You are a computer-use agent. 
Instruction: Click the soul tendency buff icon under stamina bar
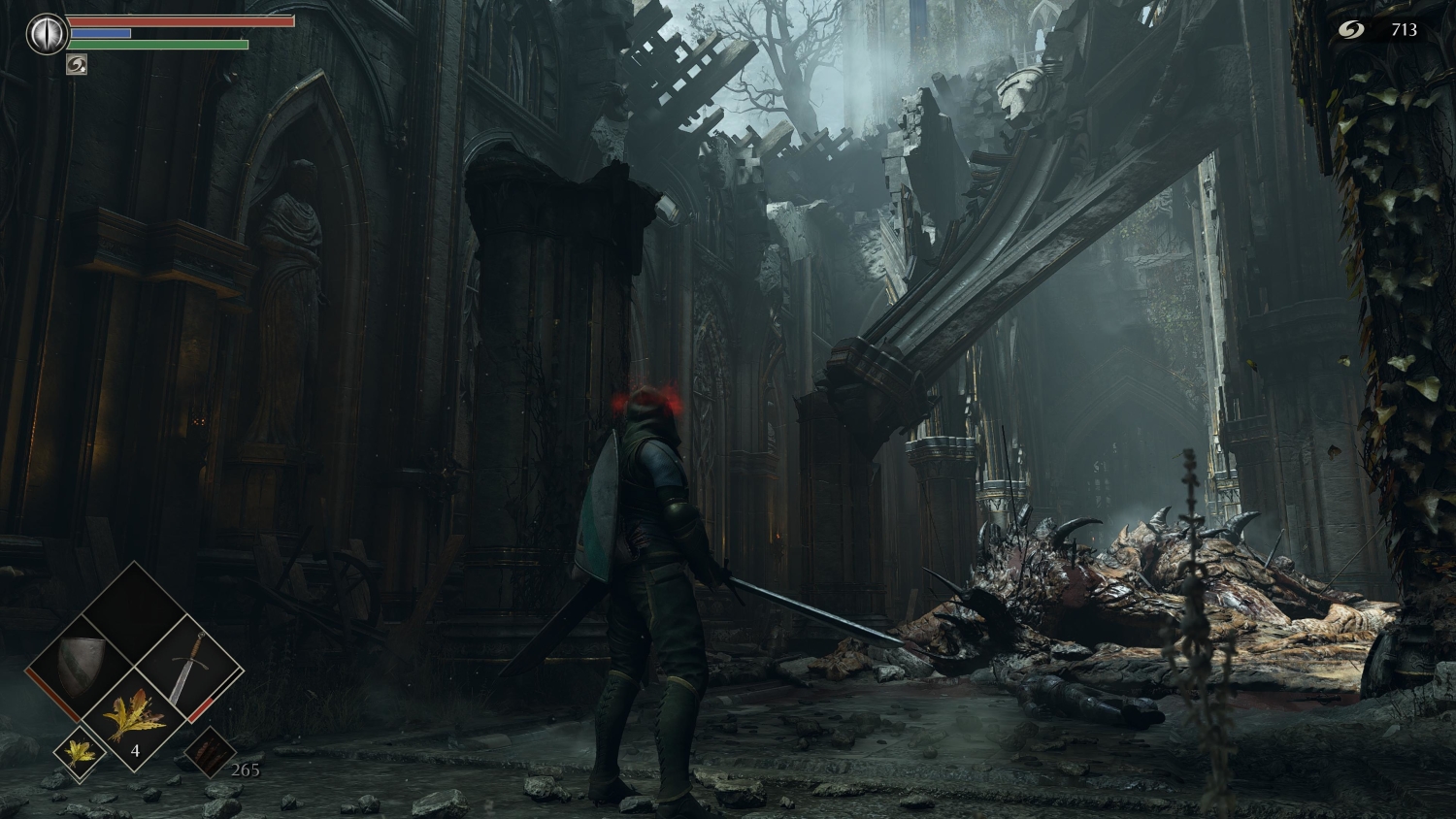(x=77, y=64)
